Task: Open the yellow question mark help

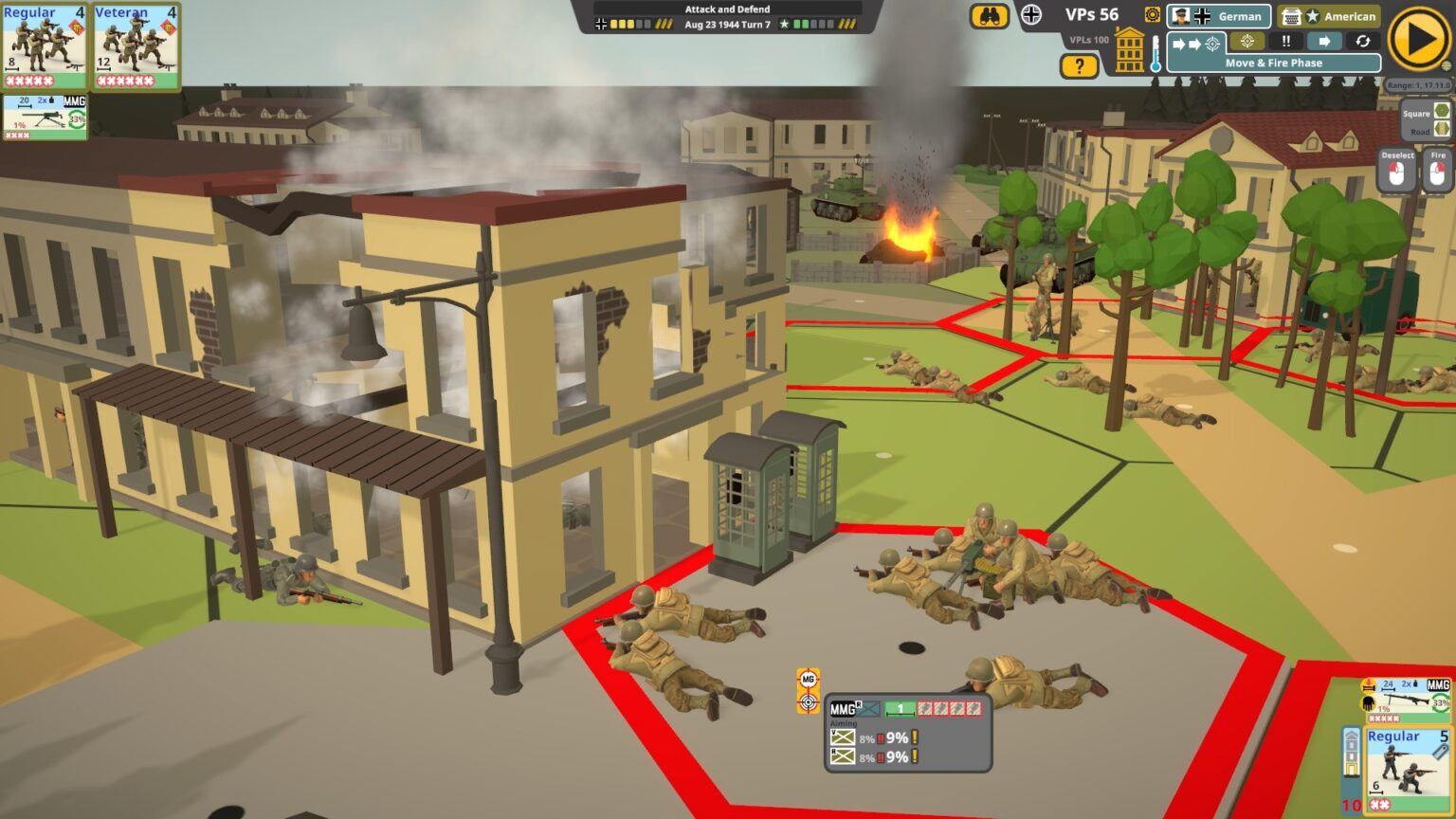Action: tap(1079, 65)
